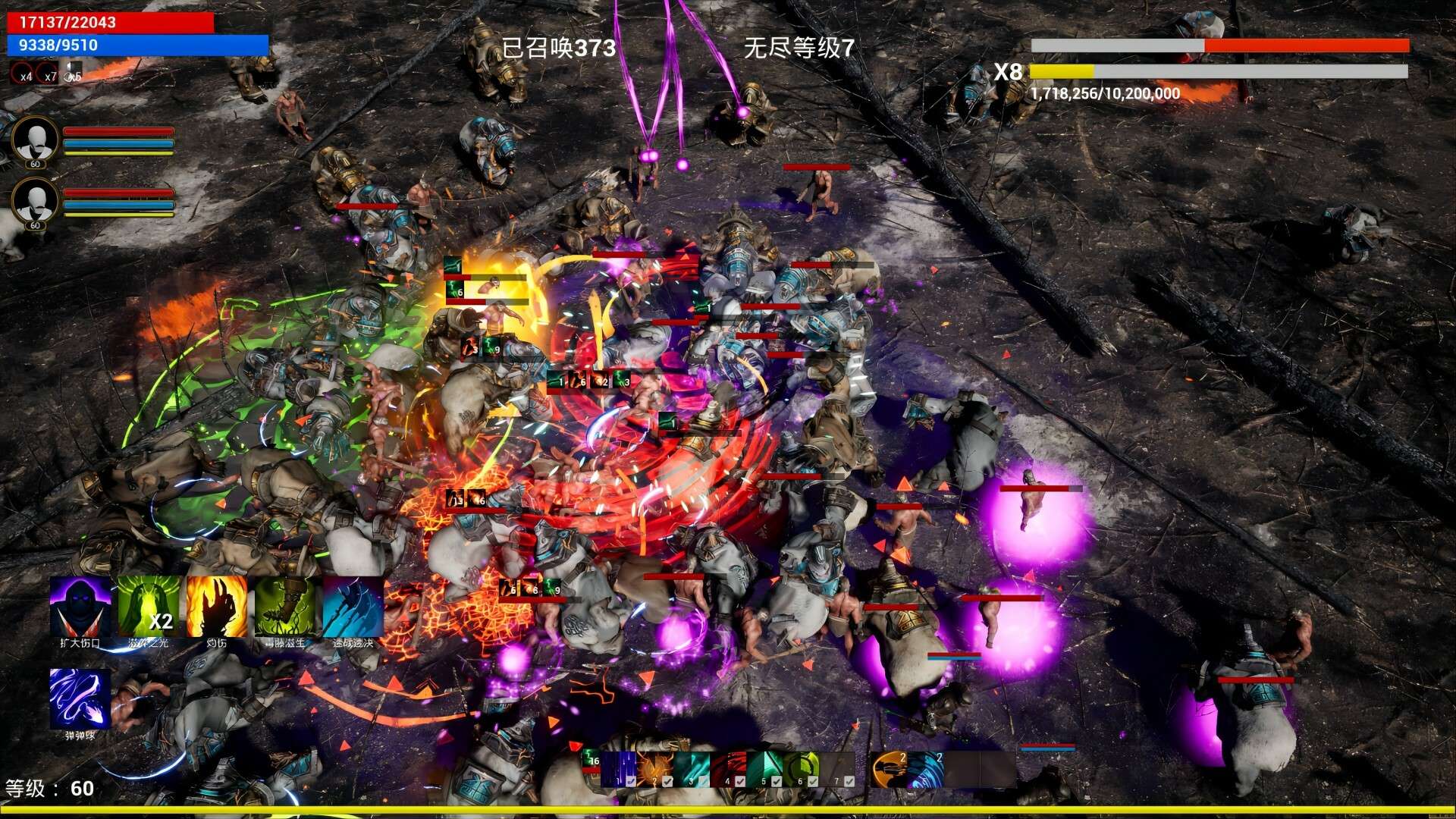1456x819 pixels.
Task: Use the blue spiral item slot
Action: (925, 769)
